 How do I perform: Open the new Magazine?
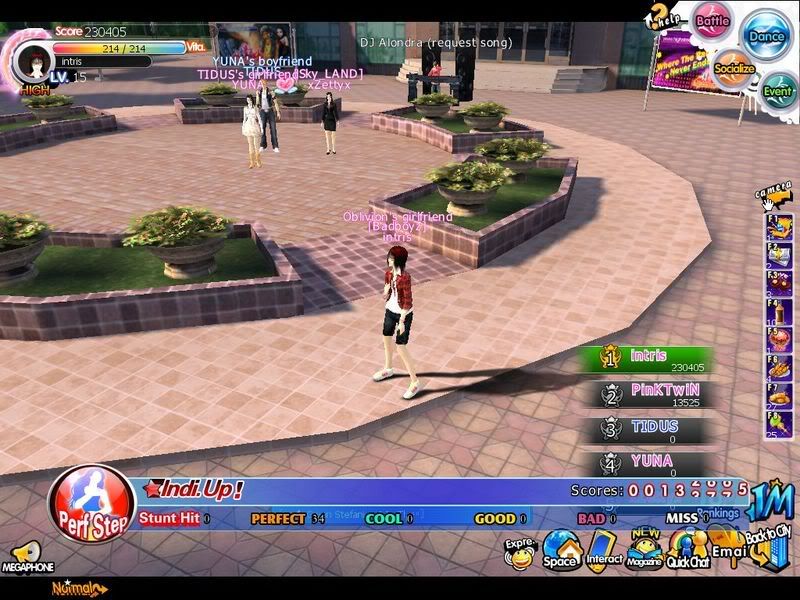(x=644, y=548)
